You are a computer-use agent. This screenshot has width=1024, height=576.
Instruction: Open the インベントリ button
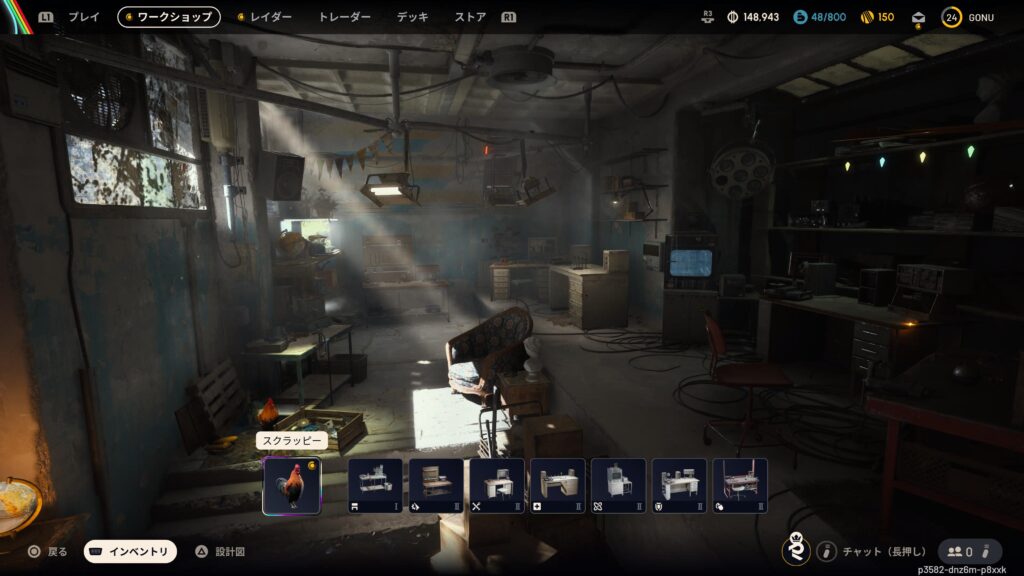click(x=130, y=551)
